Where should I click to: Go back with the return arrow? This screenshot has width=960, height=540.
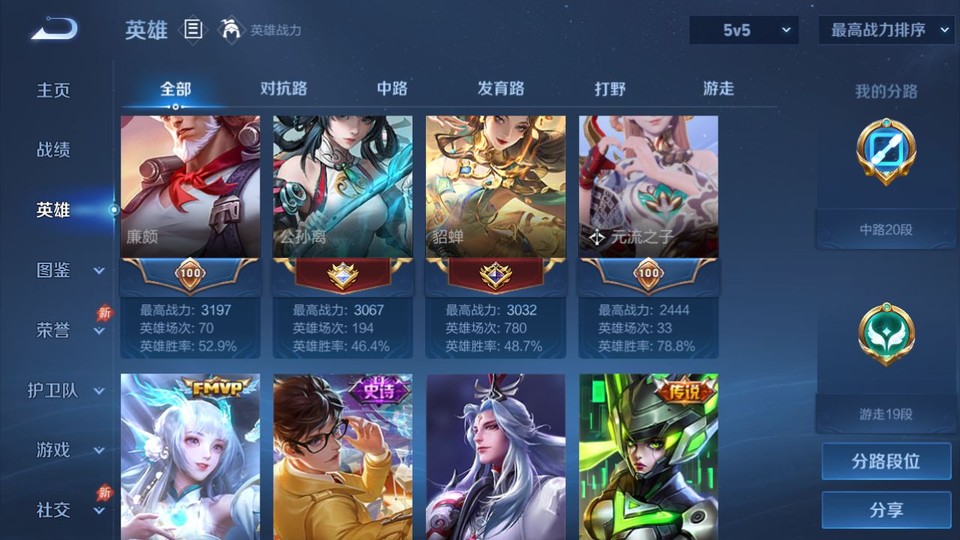(x=54, y=30)
